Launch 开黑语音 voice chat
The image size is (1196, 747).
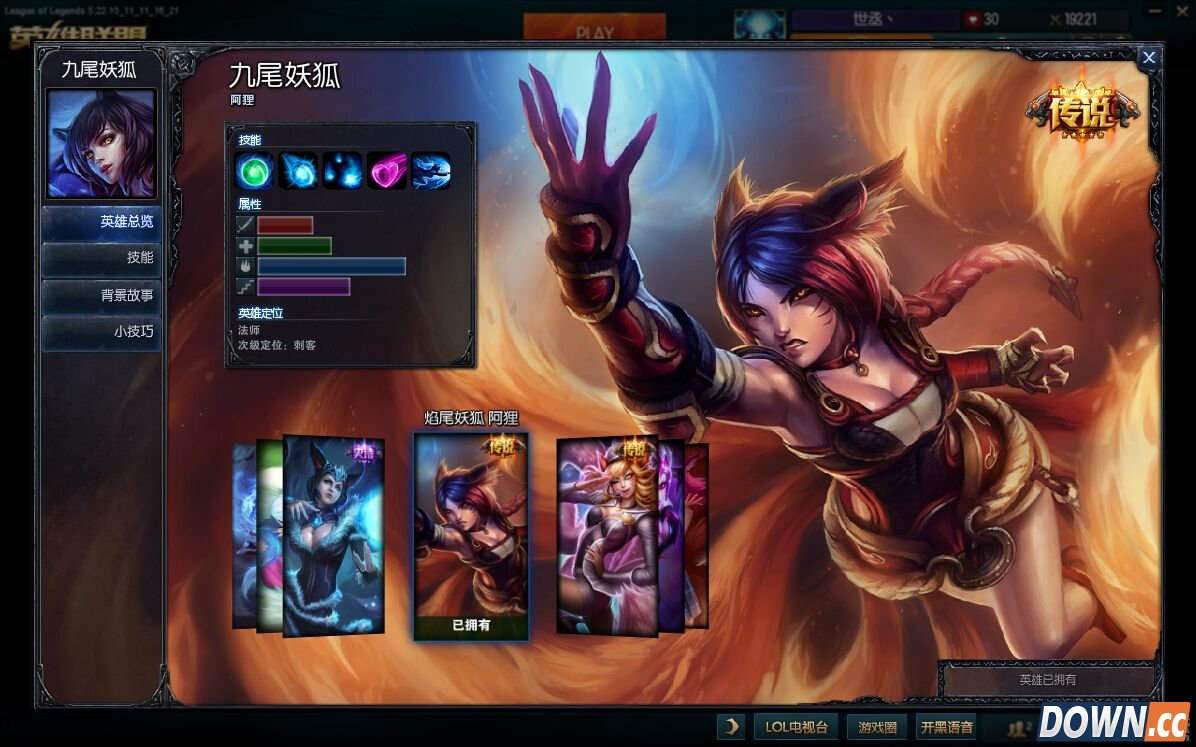[947, 727]
